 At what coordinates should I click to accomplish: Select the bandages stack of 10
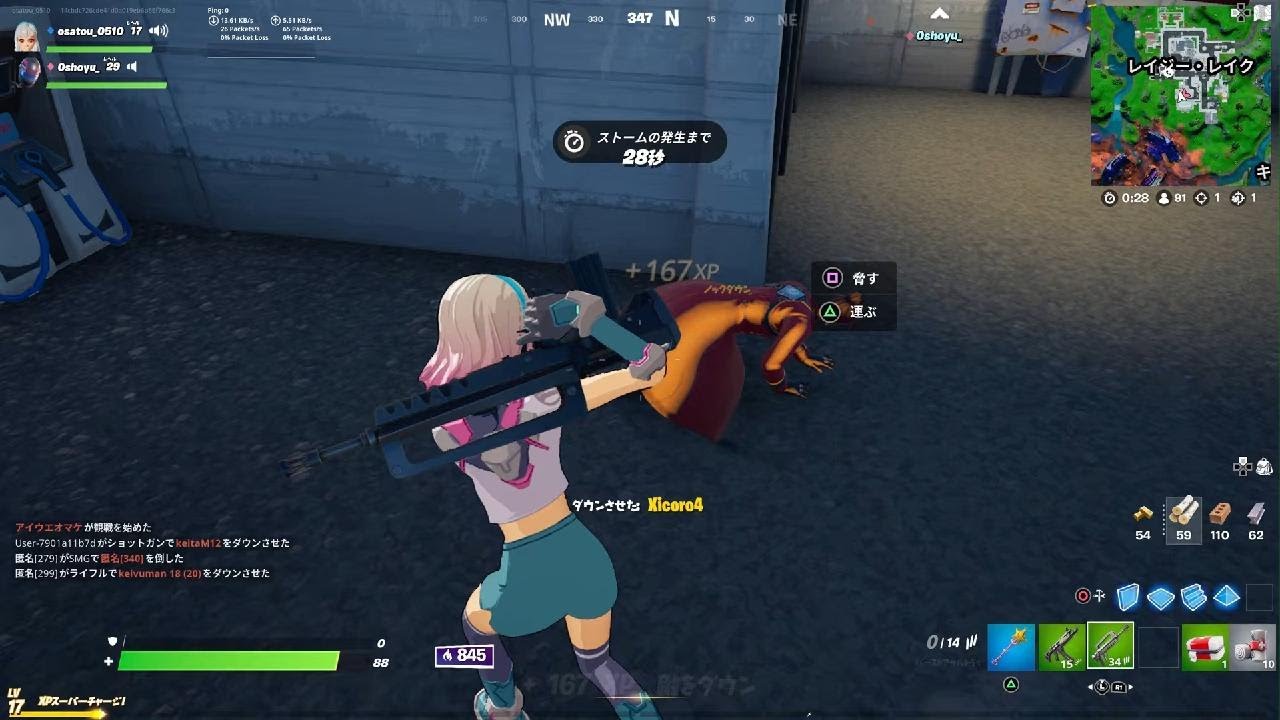click(x=1254, y=647)
